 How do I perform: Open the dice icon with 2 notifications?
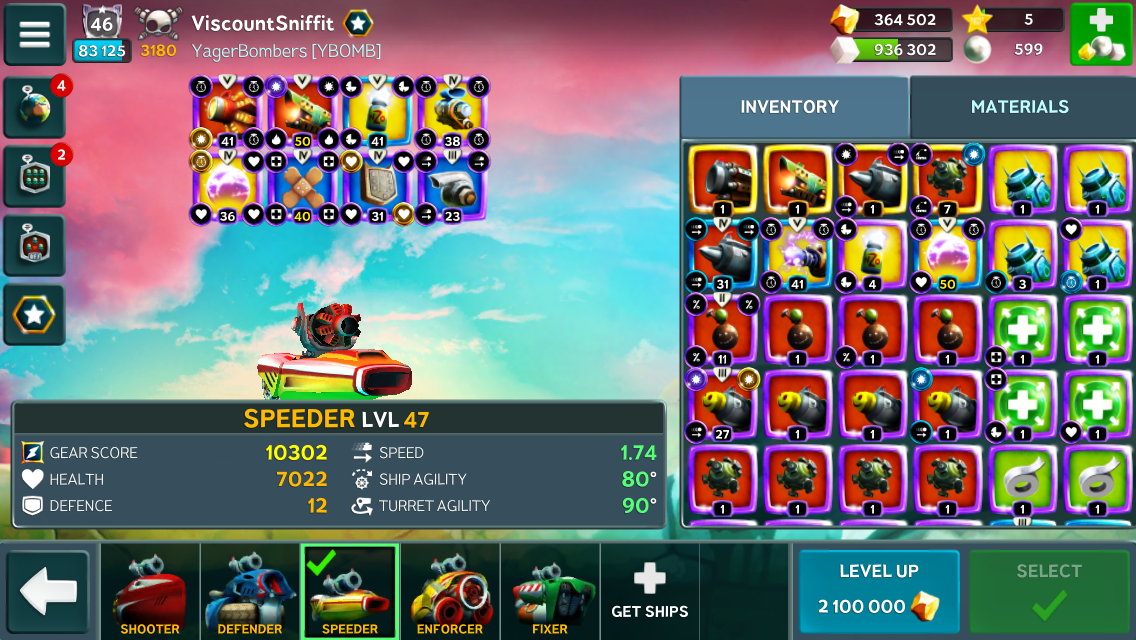click(35, 177)
